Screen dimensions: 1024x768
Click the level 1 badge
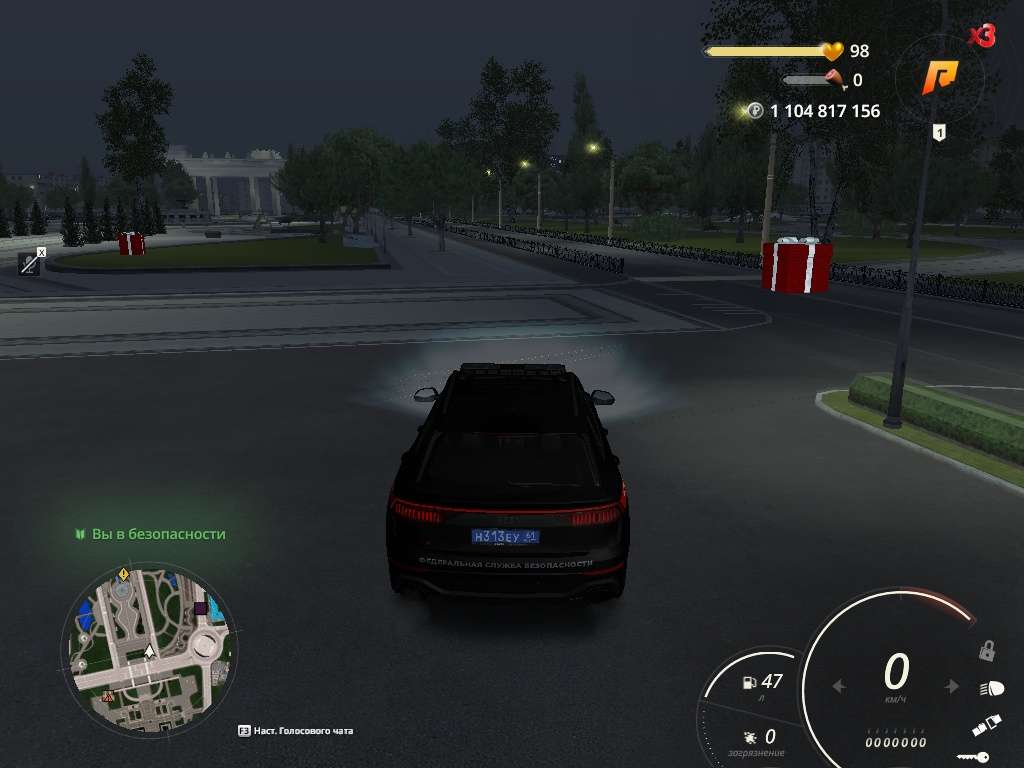[x=939, y=132]
